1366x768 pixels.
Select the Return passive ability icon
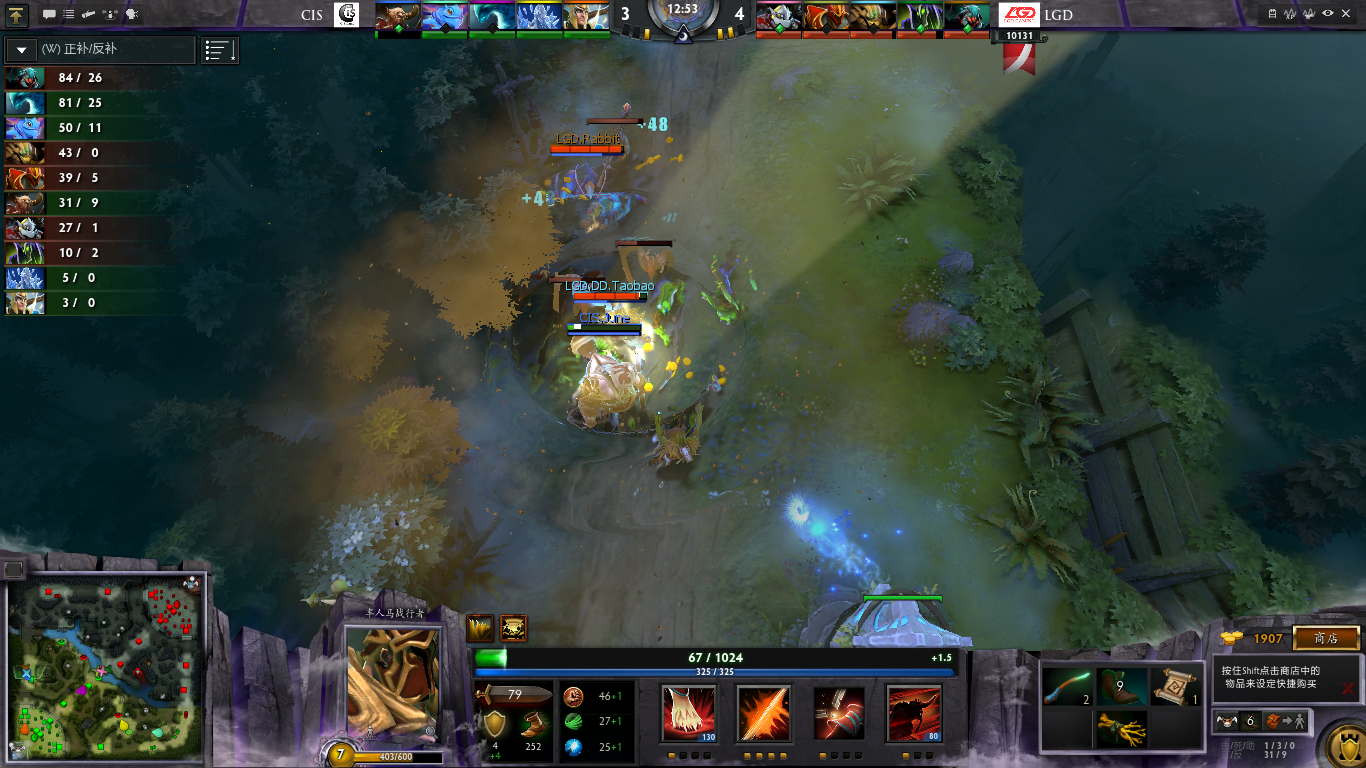[839, 714]
